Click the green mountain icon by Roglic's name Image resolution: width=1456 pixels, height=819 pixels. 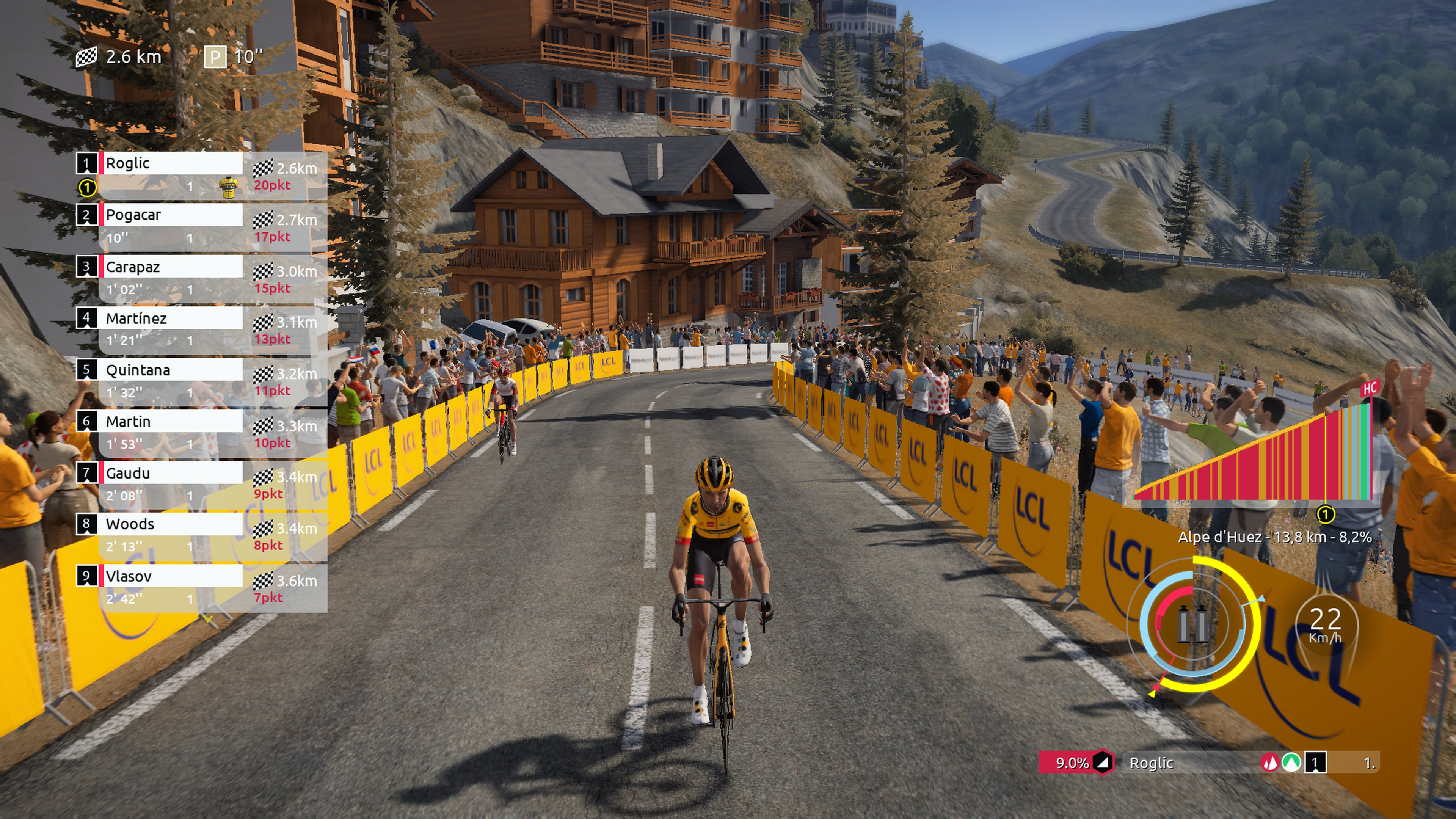pos(1291,763)
